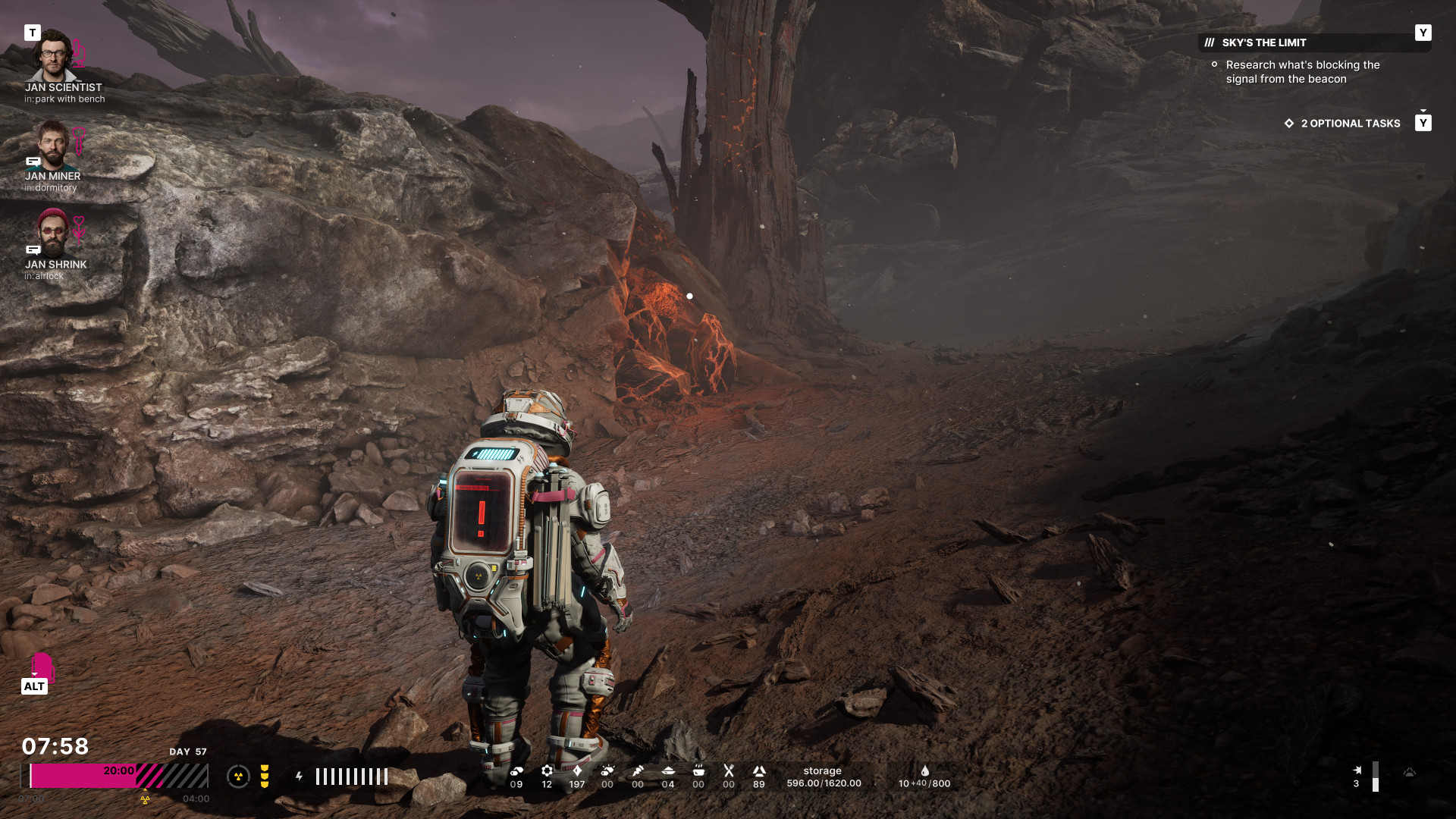Select the diamond-shaped mineral resource icon
Image resolution: width=1456 pixels, height=819 pixels.
(577, 771)
